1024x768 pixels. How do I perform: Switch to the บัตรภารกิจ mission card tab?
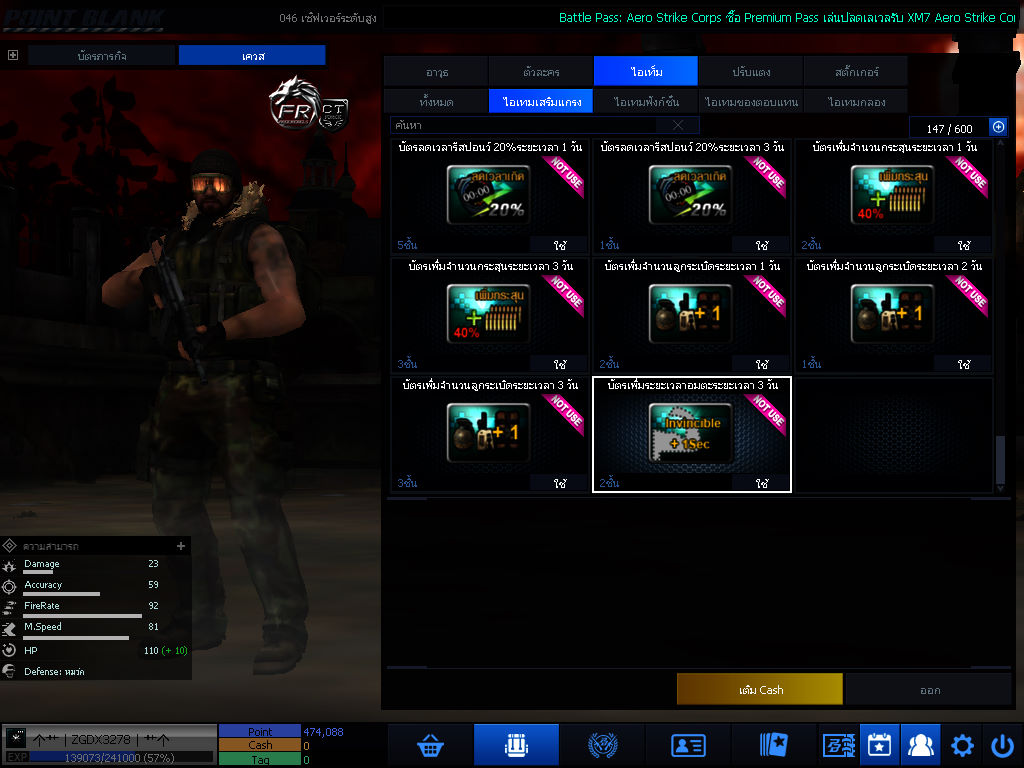click(102, 56)
